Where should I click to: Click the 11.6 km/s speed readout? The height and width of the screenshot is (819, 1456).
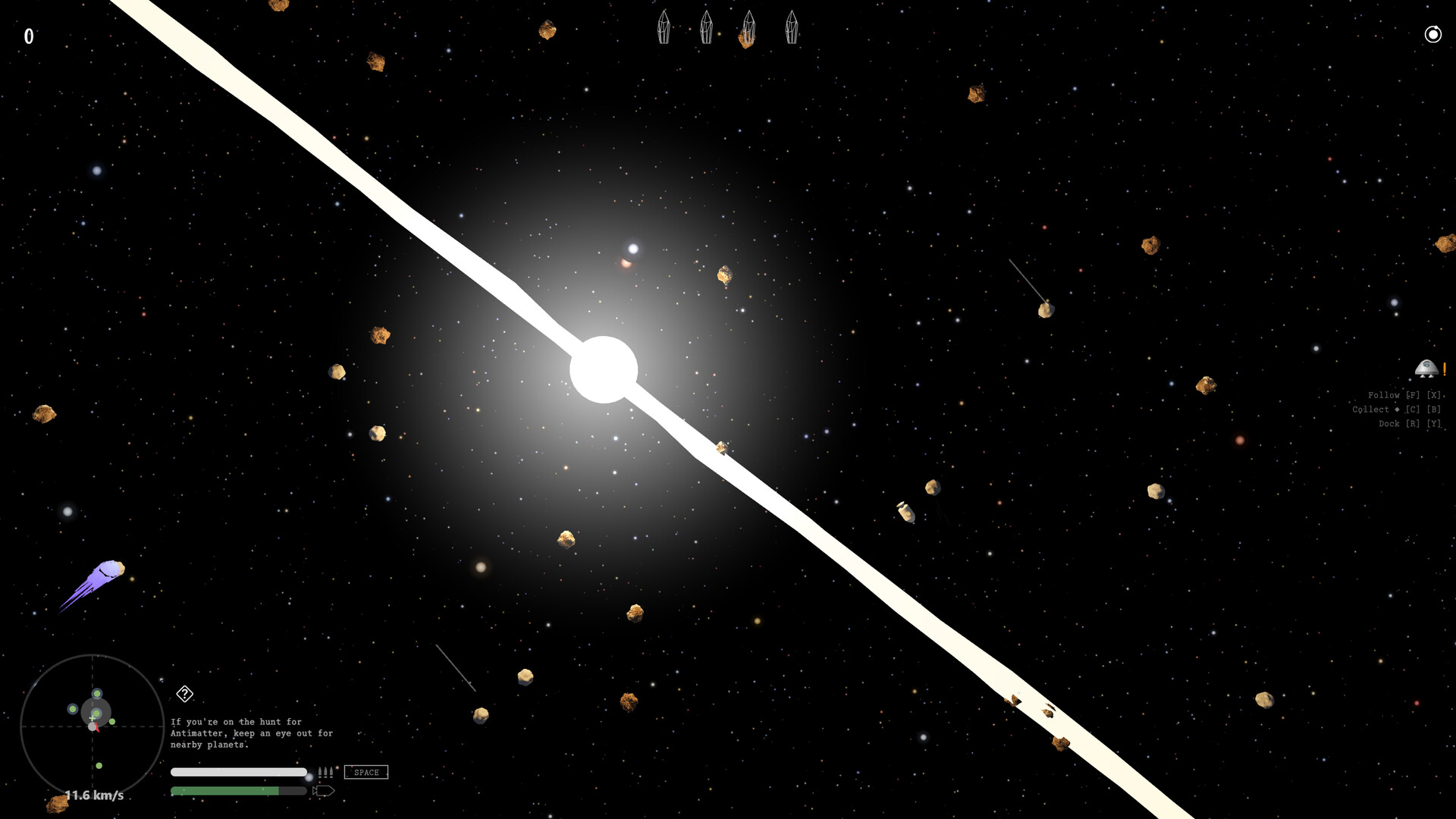point(94,795)
